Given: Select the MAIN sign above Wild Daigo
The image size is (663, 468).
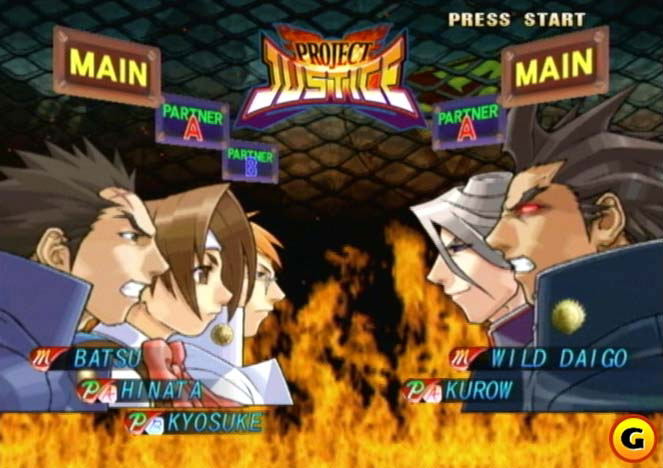Looking at the screenshot, I should pos(554,67).
